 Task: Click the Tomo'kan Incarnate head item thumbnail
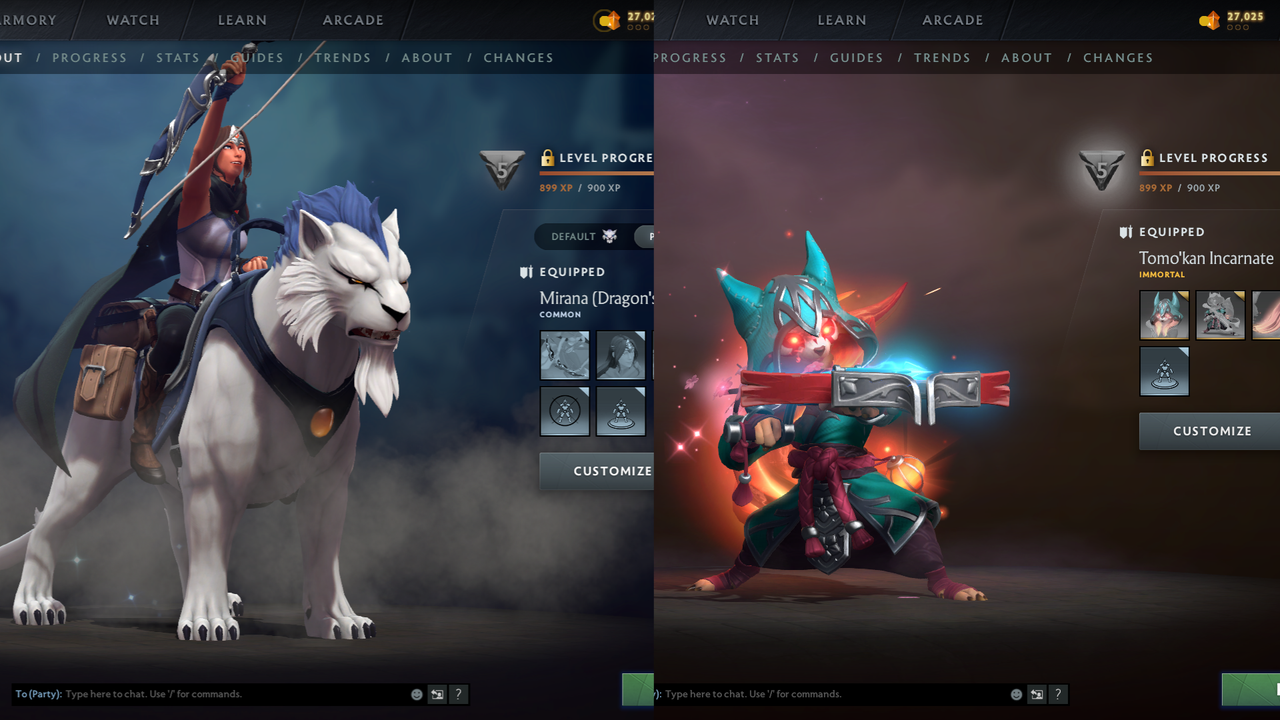1163,314
